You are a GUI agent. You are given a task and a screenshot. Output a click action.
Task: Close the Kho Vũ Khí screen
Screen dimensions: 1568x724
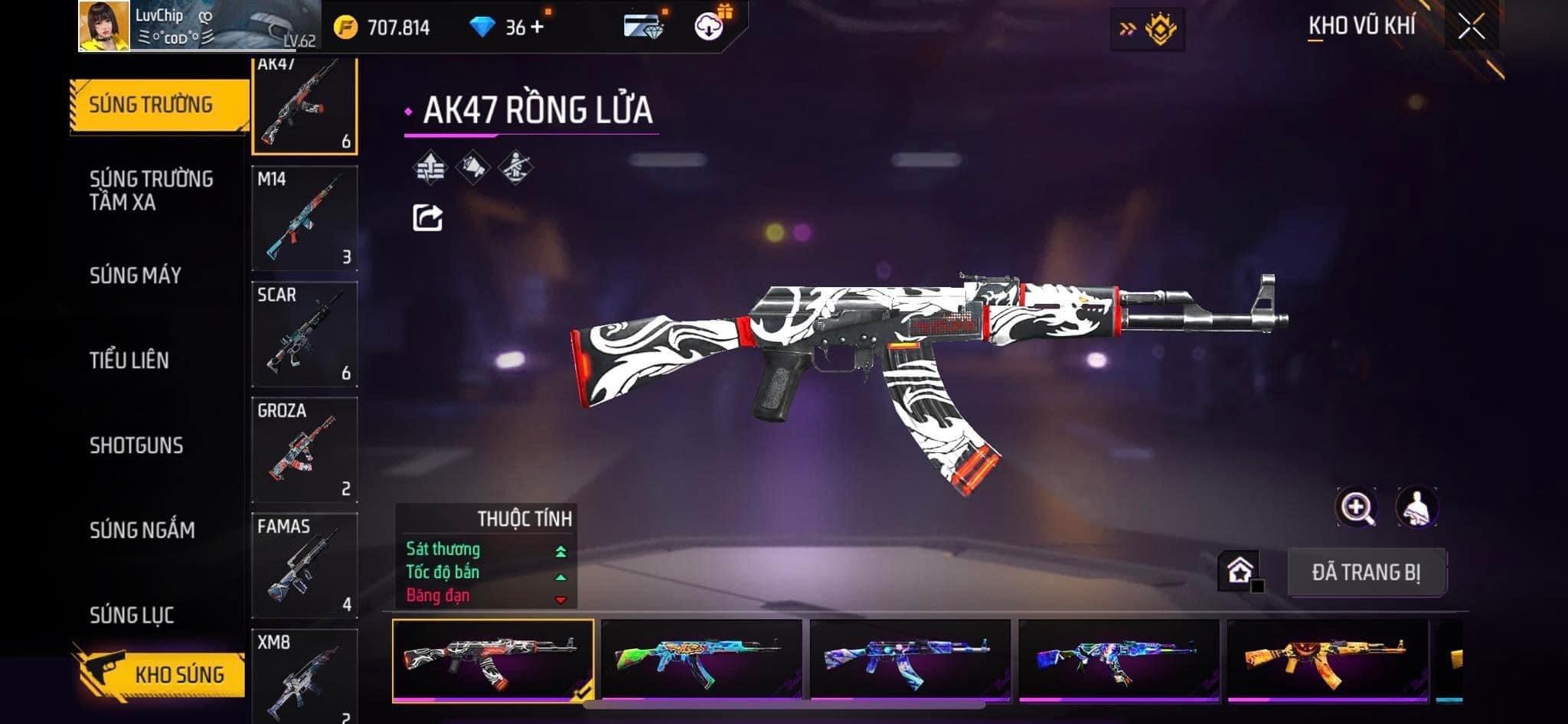1471,28
